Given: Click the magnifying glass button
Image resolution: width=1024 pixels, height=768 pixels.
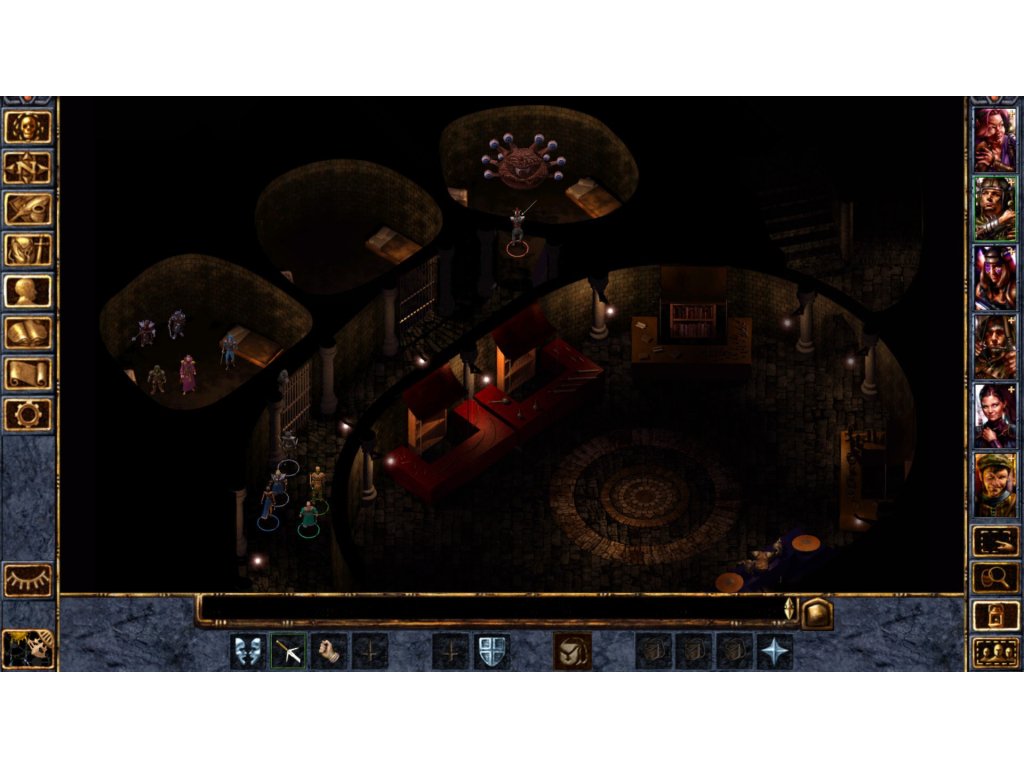Looking at the screenshot, I should tap(996, 577).
